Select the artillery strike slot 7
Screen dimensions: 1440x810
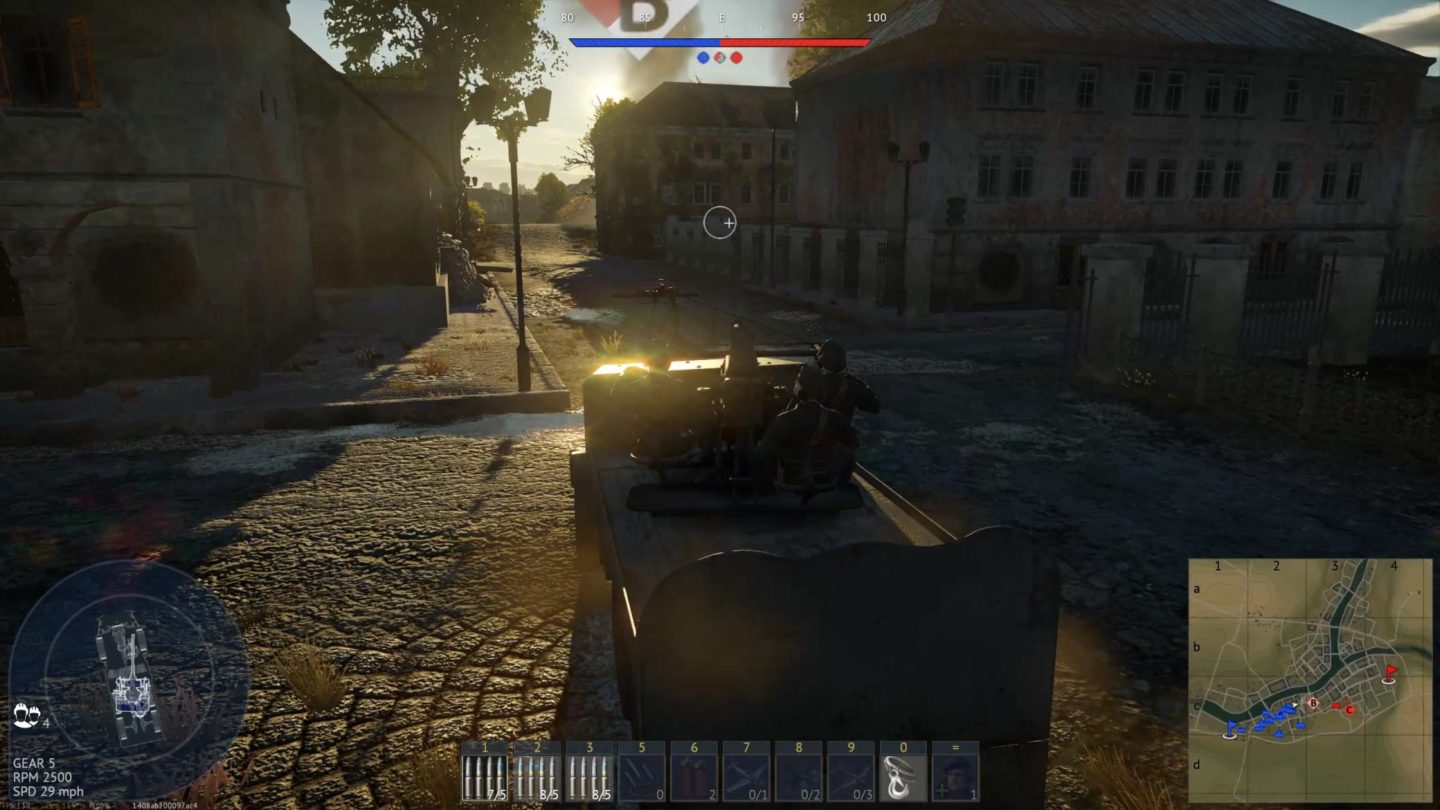click(x=747, y=772)
